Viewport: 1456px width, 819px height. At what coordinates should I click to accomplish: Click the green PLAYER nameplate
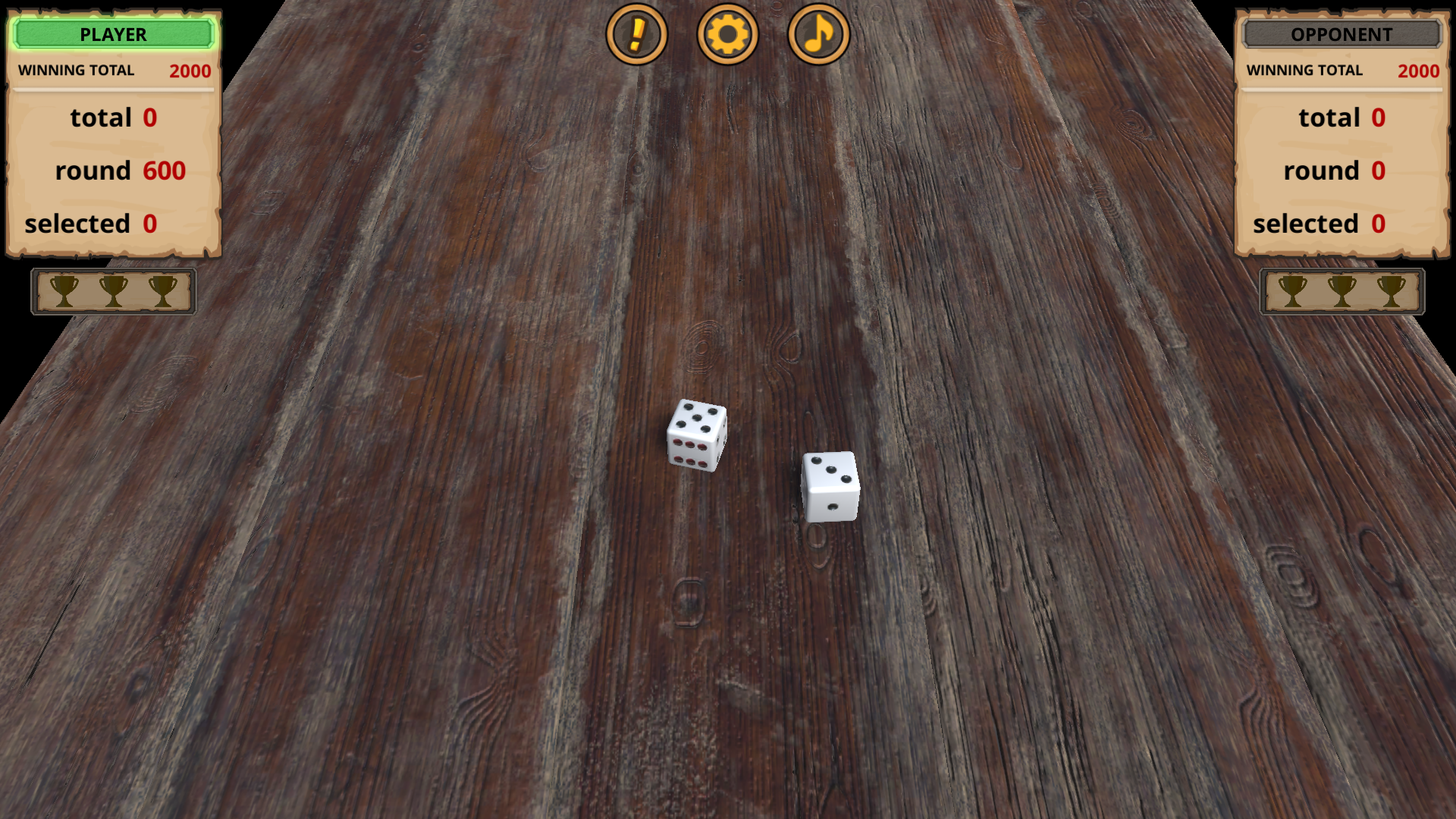112,34
